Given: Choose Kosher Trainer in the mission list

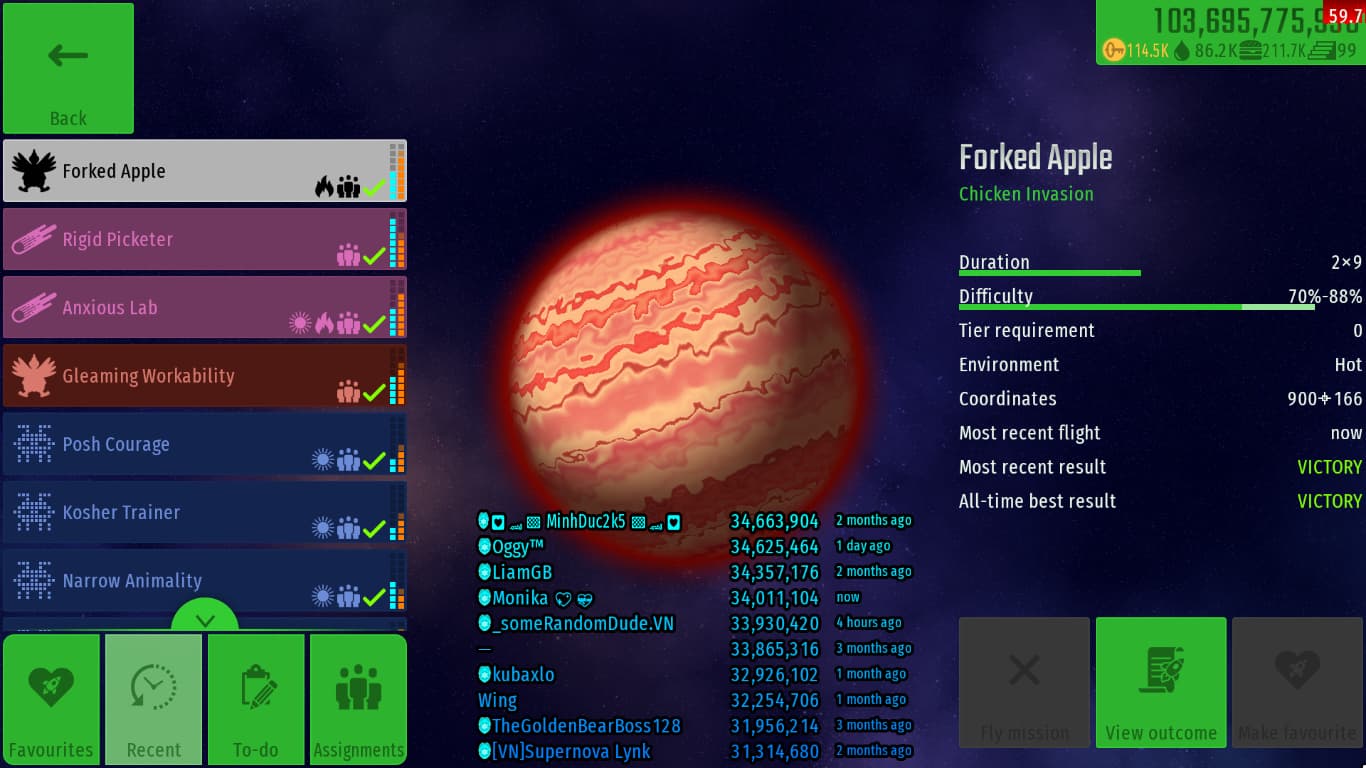Looking at the screenshot, I should point(204,512).
